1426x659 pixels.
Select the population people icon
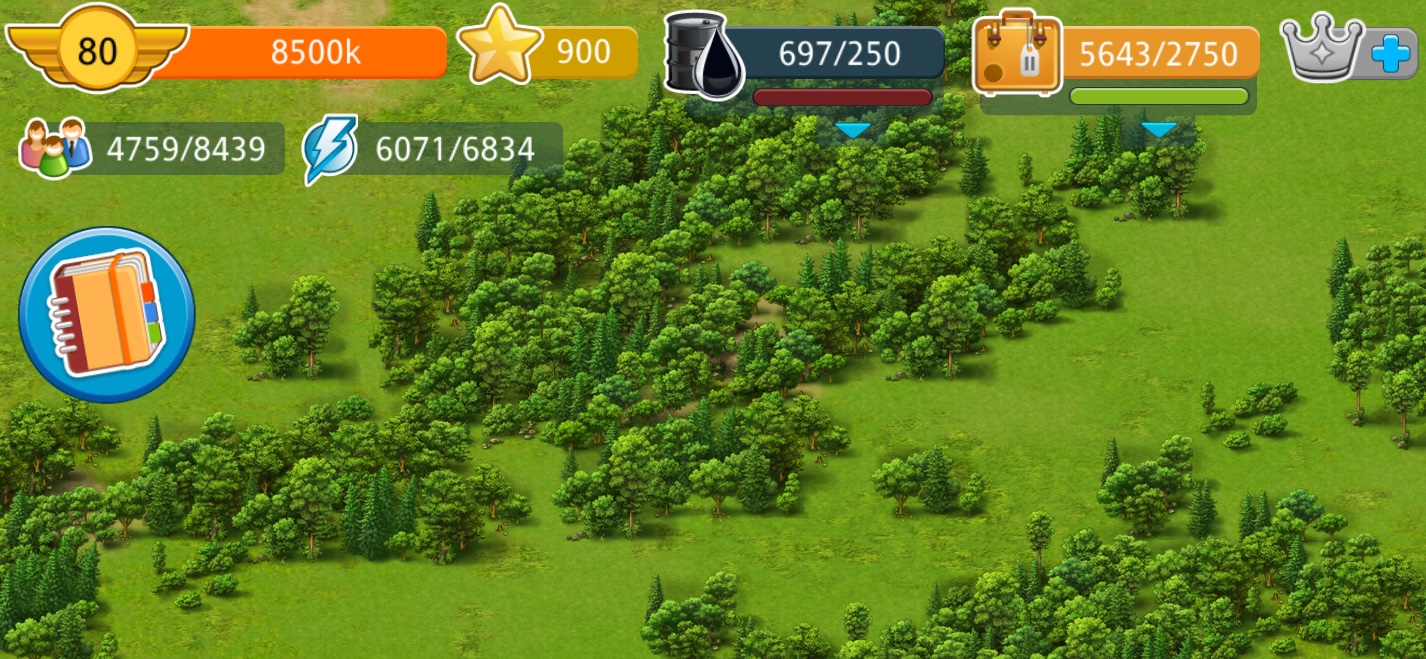point(55,147)
